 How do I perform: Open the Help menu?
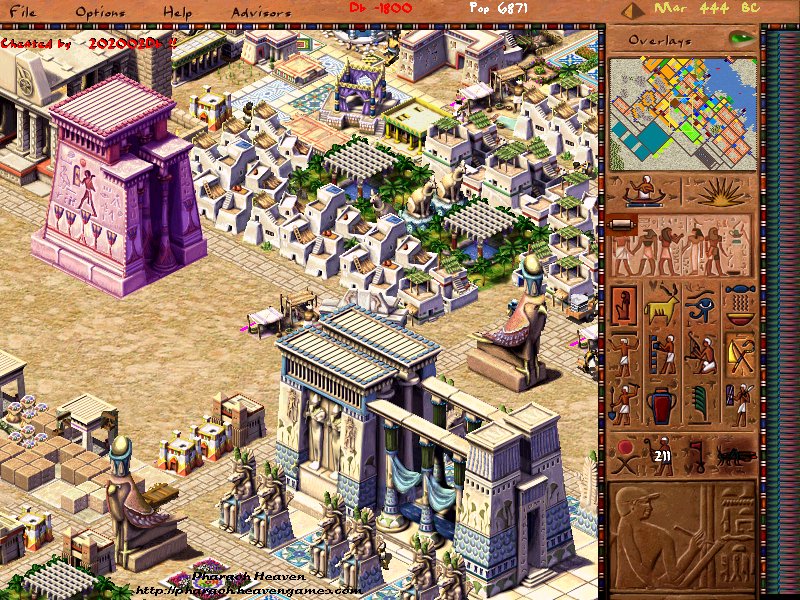pos(178,13)
